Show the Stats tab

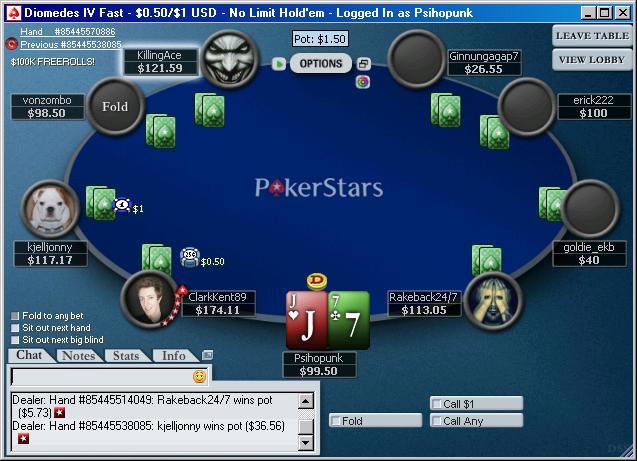click(125, 355)
